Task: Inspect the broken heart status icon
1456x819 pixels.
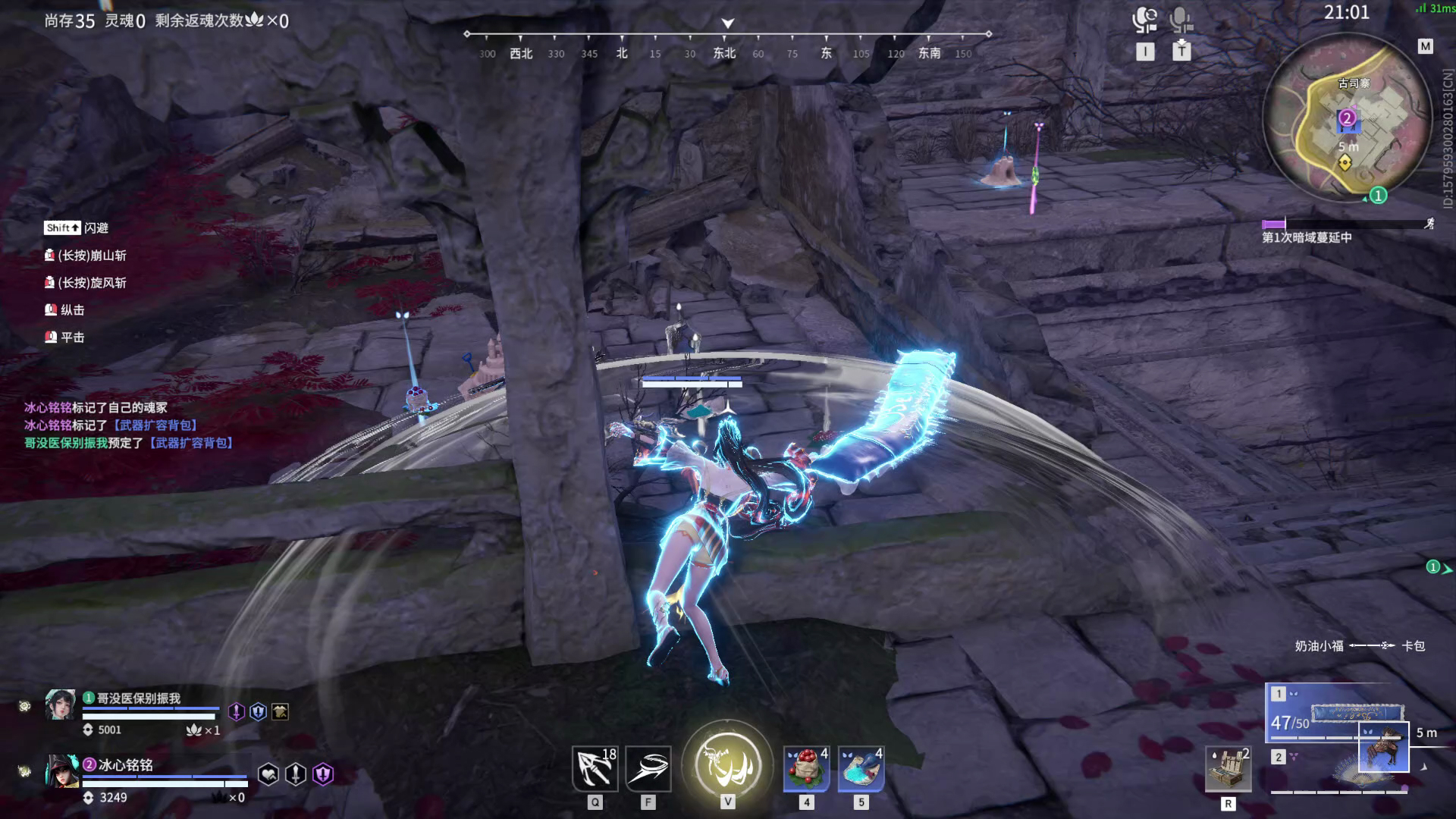Action: tap(268, 774)
